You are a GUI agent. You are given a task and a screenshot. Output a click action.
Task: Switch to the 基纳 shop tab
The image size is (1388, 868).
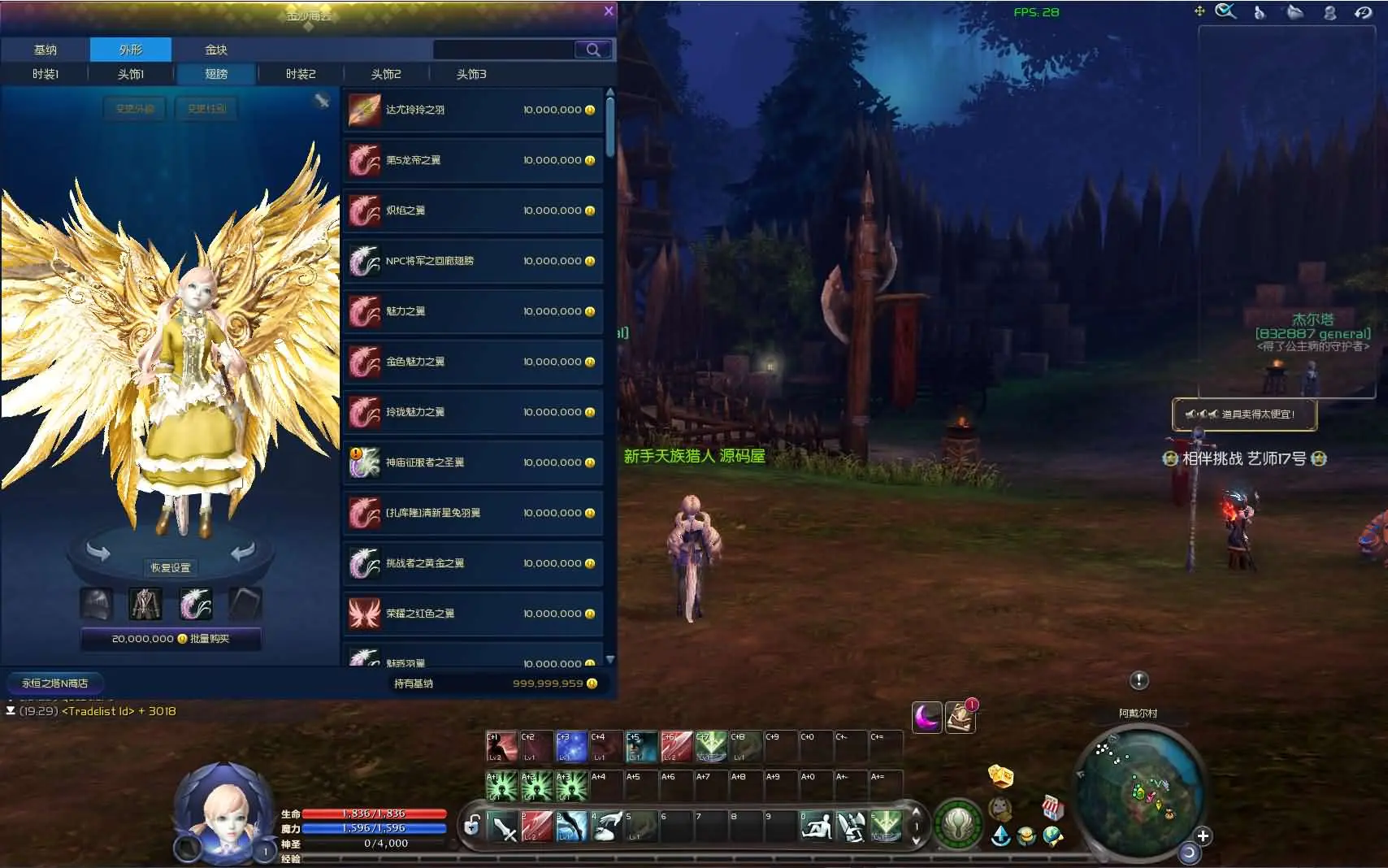[x=46, y=50]
